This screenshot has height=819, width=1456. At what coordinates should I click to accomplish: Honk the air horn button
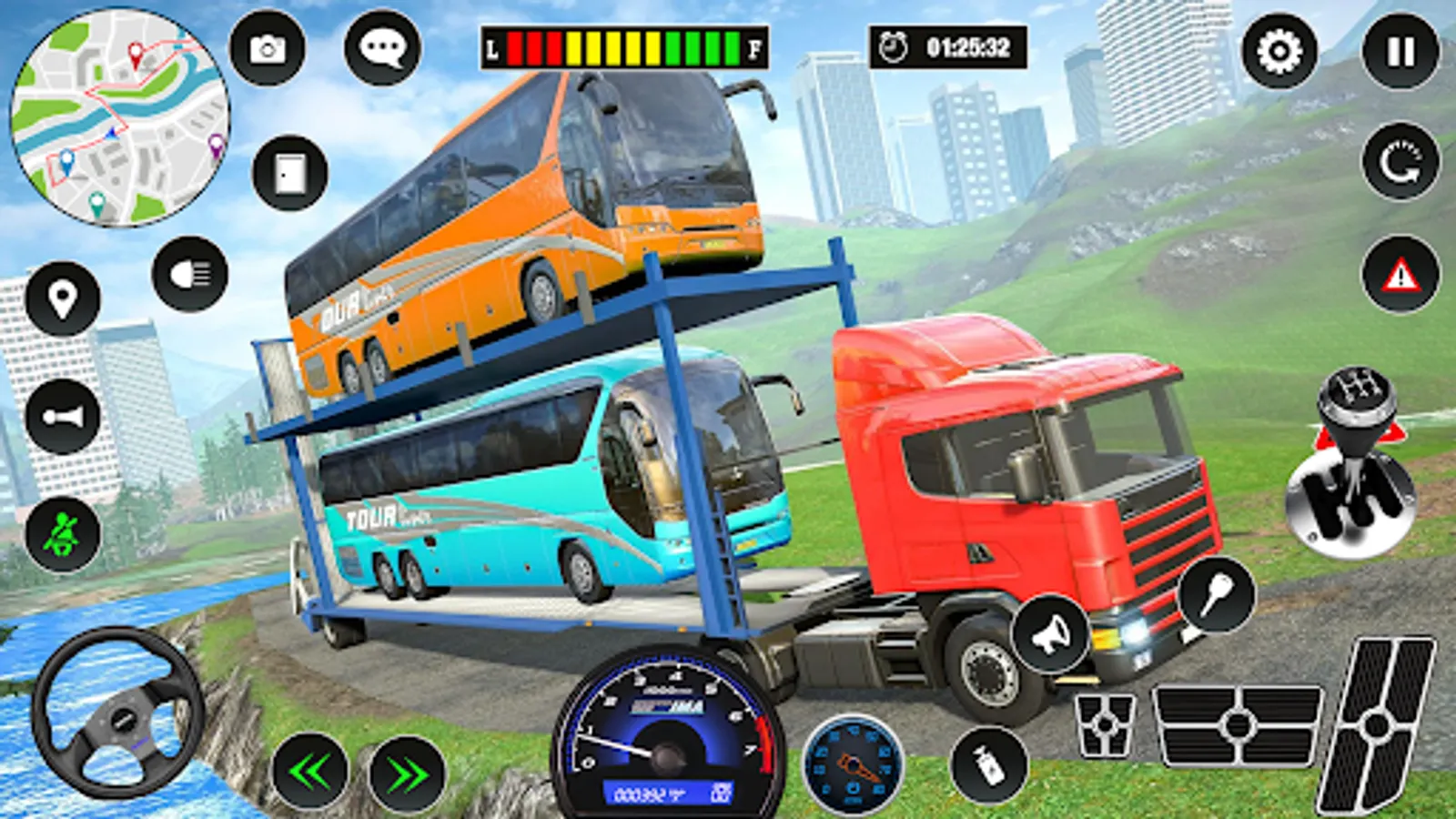point(63,417)
